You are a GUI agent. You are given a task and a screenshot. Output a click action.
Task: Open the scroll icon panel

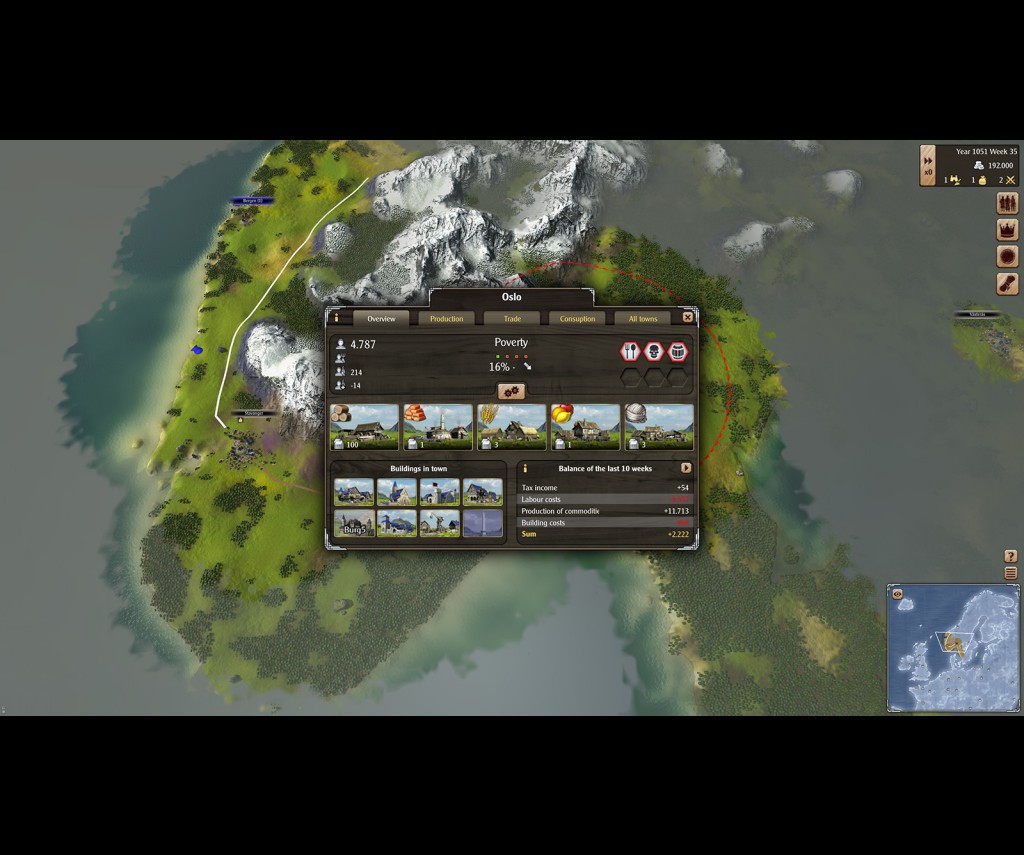point(1008,284)
